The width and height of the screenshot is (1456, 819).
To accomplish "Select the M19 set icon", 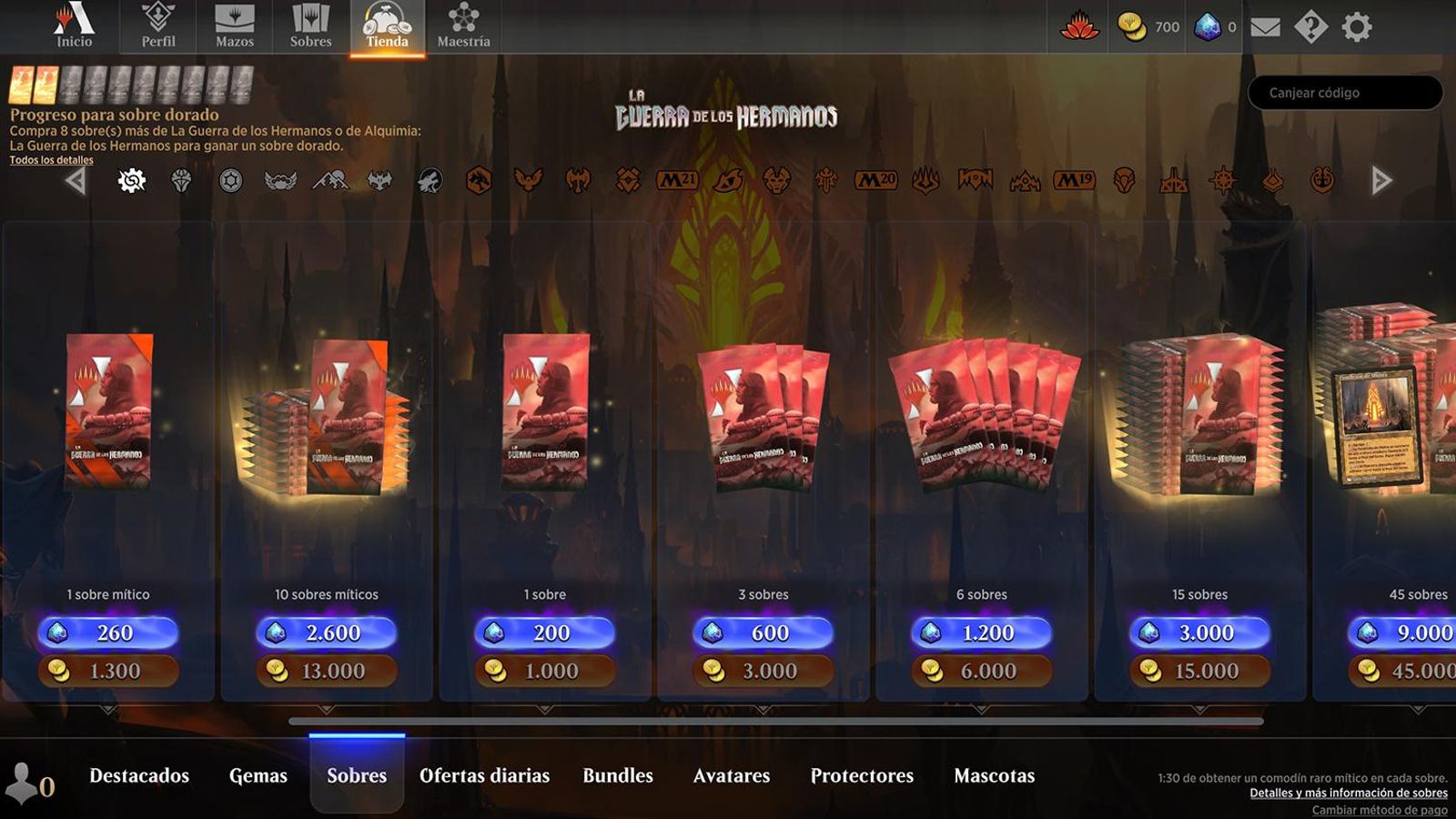I will pos(1076,180).
